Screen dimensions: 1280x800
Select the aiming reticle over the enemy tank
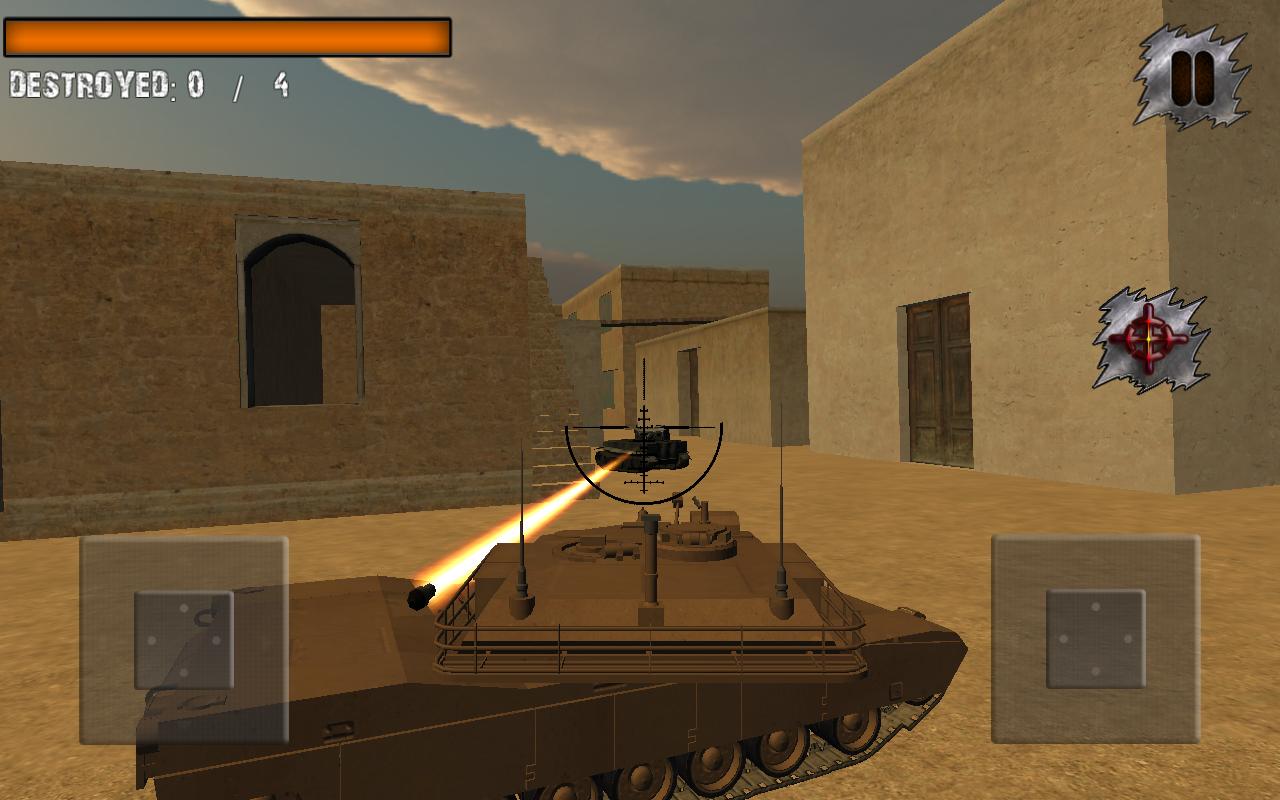point(645,450)
